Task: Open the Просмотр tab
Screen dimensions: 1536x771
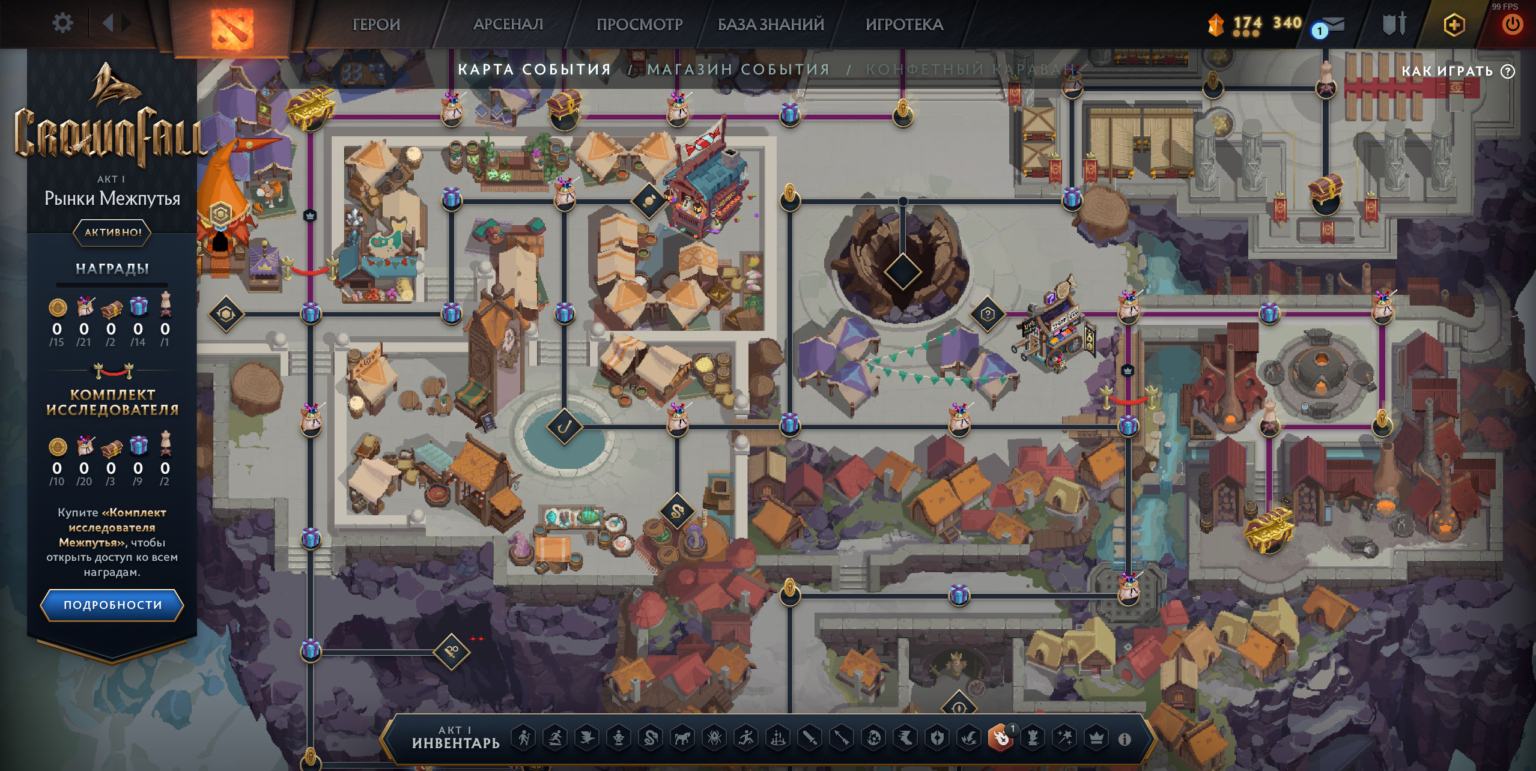Action: pyautogui.click(x=639, y=24)
